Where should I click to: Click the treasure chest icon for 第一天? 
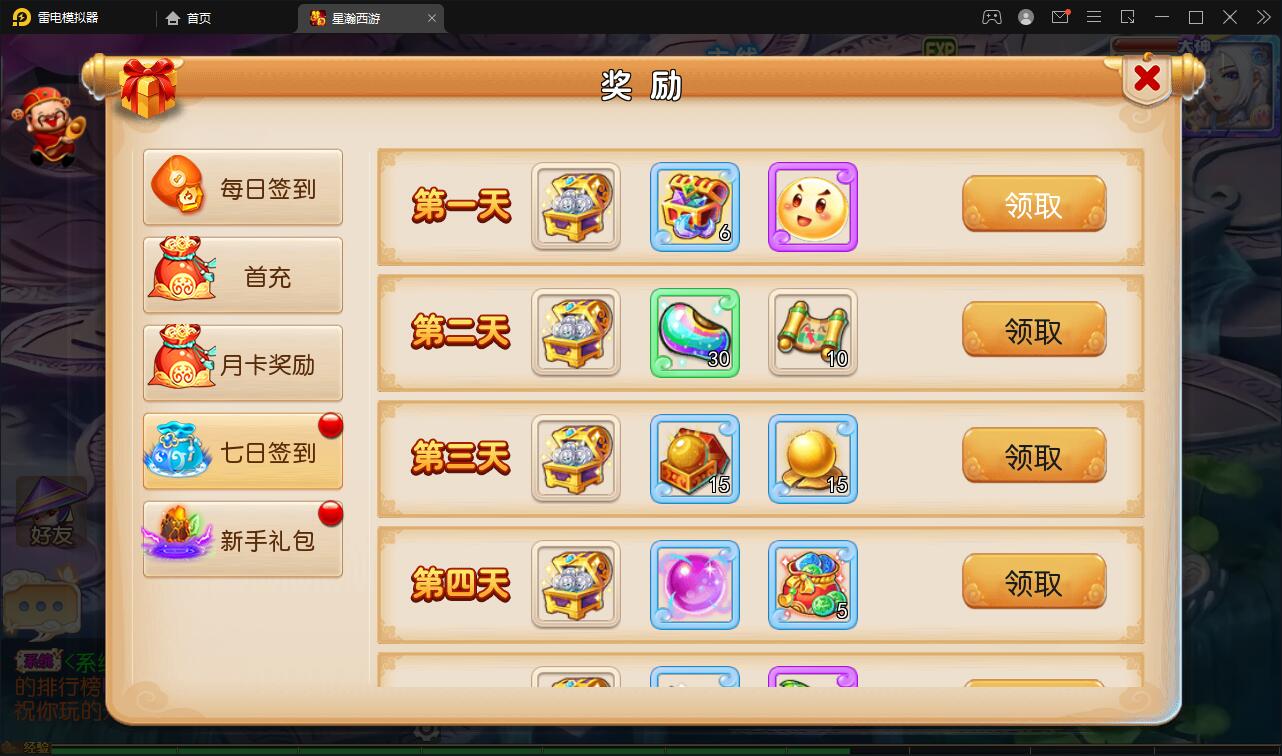coord(576,207)
